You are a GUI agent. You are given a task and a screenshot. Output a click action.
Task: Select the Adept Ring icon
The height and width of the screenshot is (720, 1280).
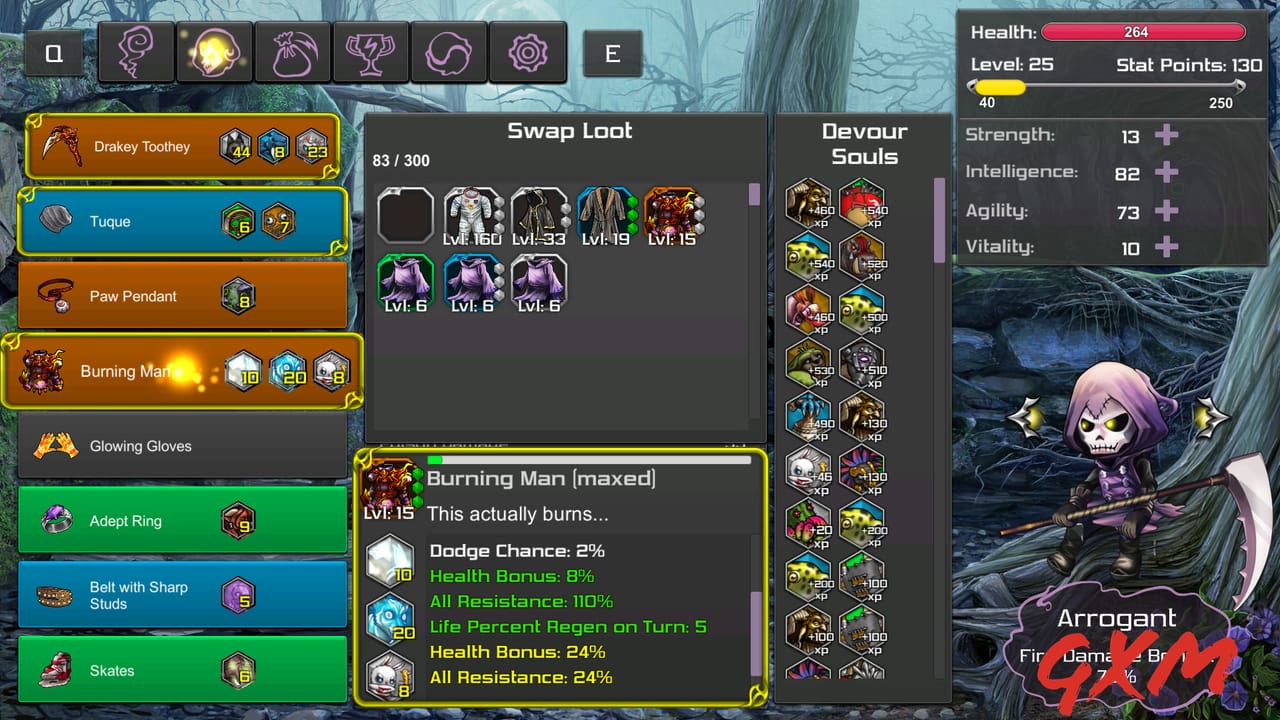coord(57,520)
